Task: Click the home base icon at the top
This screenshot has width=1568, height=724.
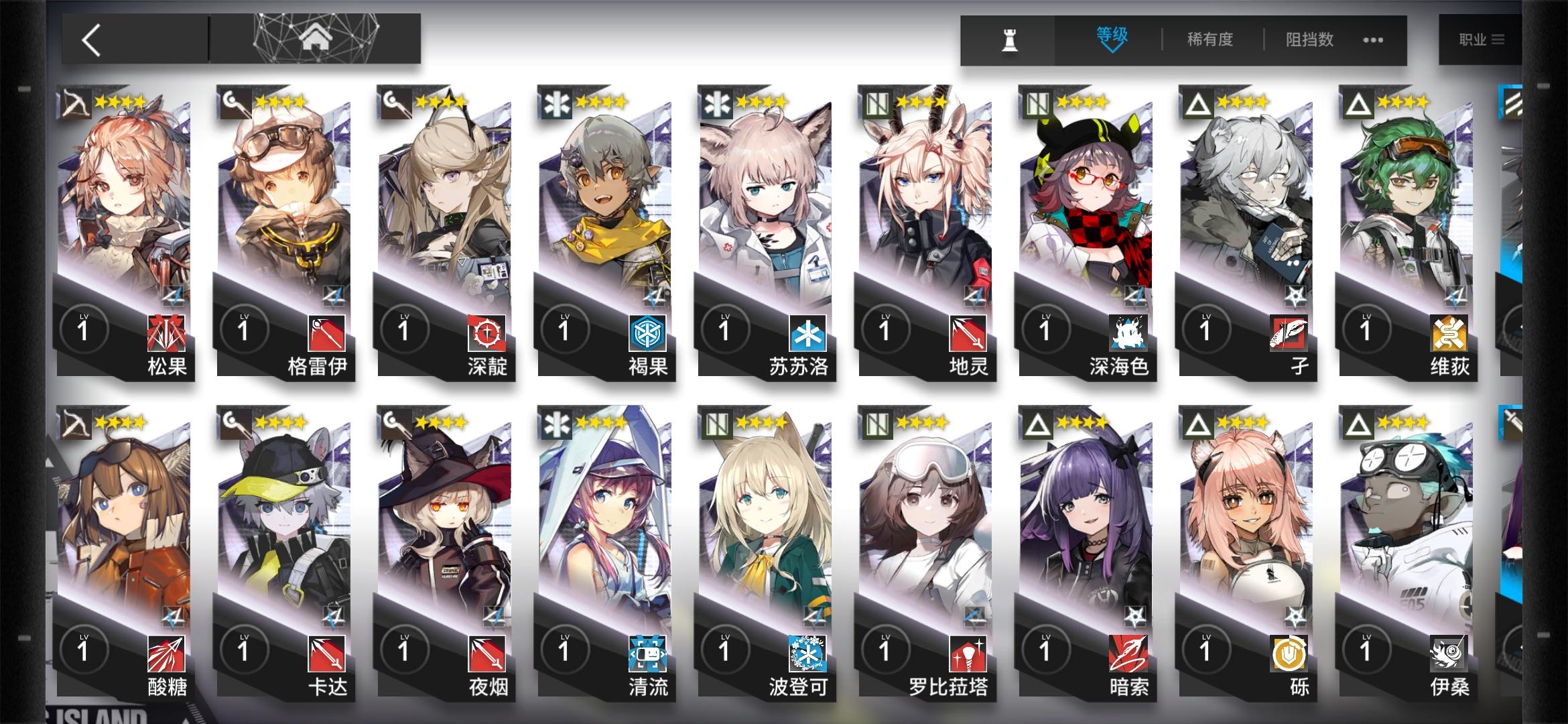Action: [x=315, y=37]
